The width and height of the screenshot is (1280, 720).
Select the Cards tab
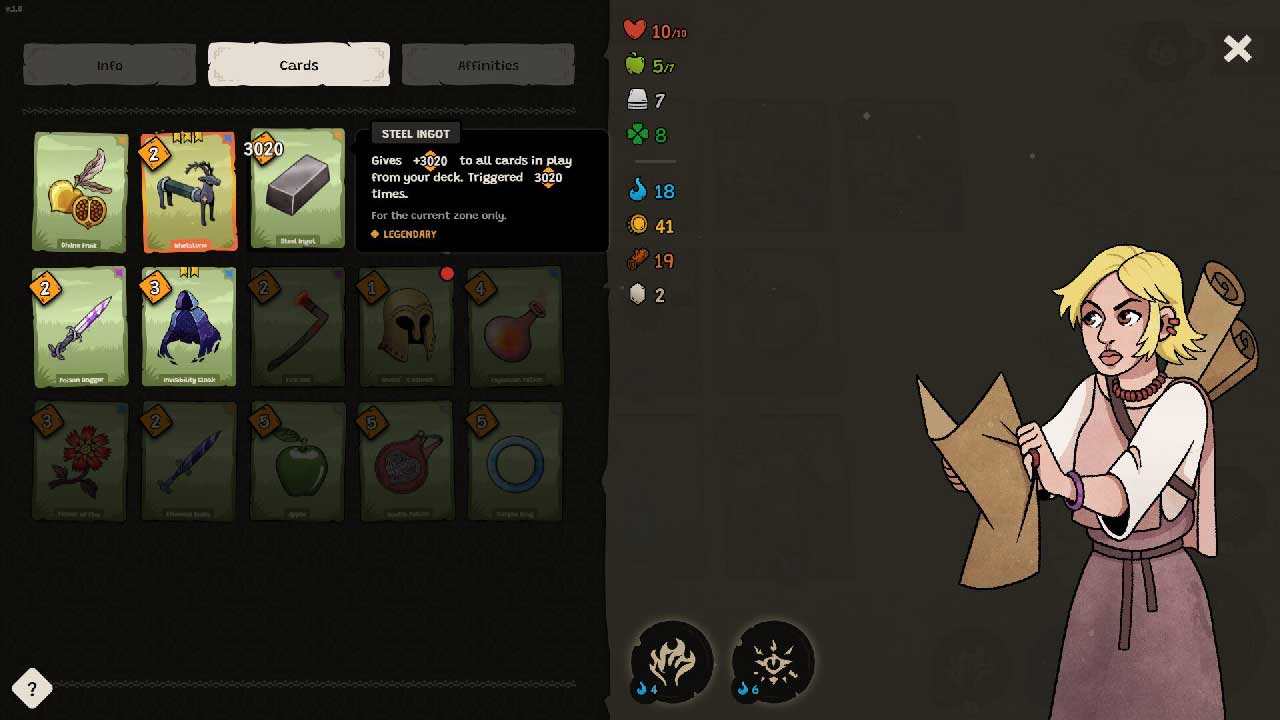298,65
